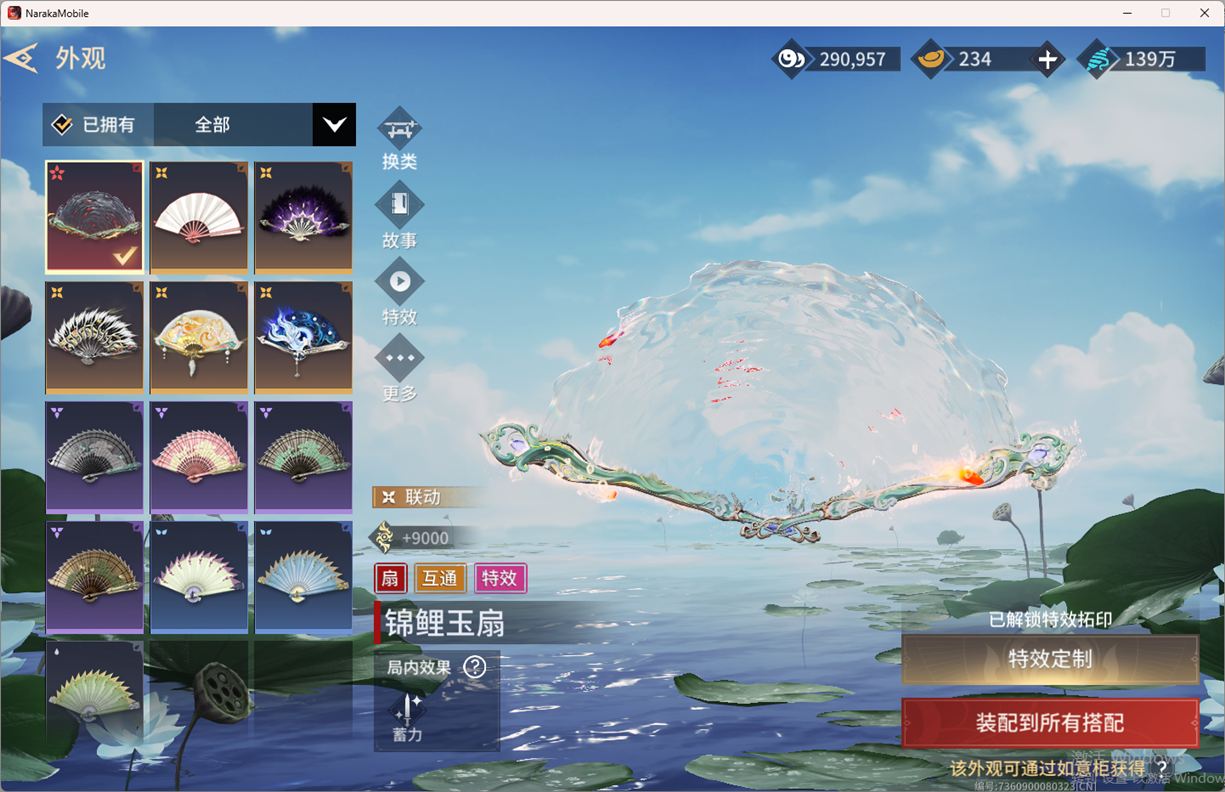The image size is (1225, 792).
Task: Open the 故事 story button
Action: click(x=399, y=206)
